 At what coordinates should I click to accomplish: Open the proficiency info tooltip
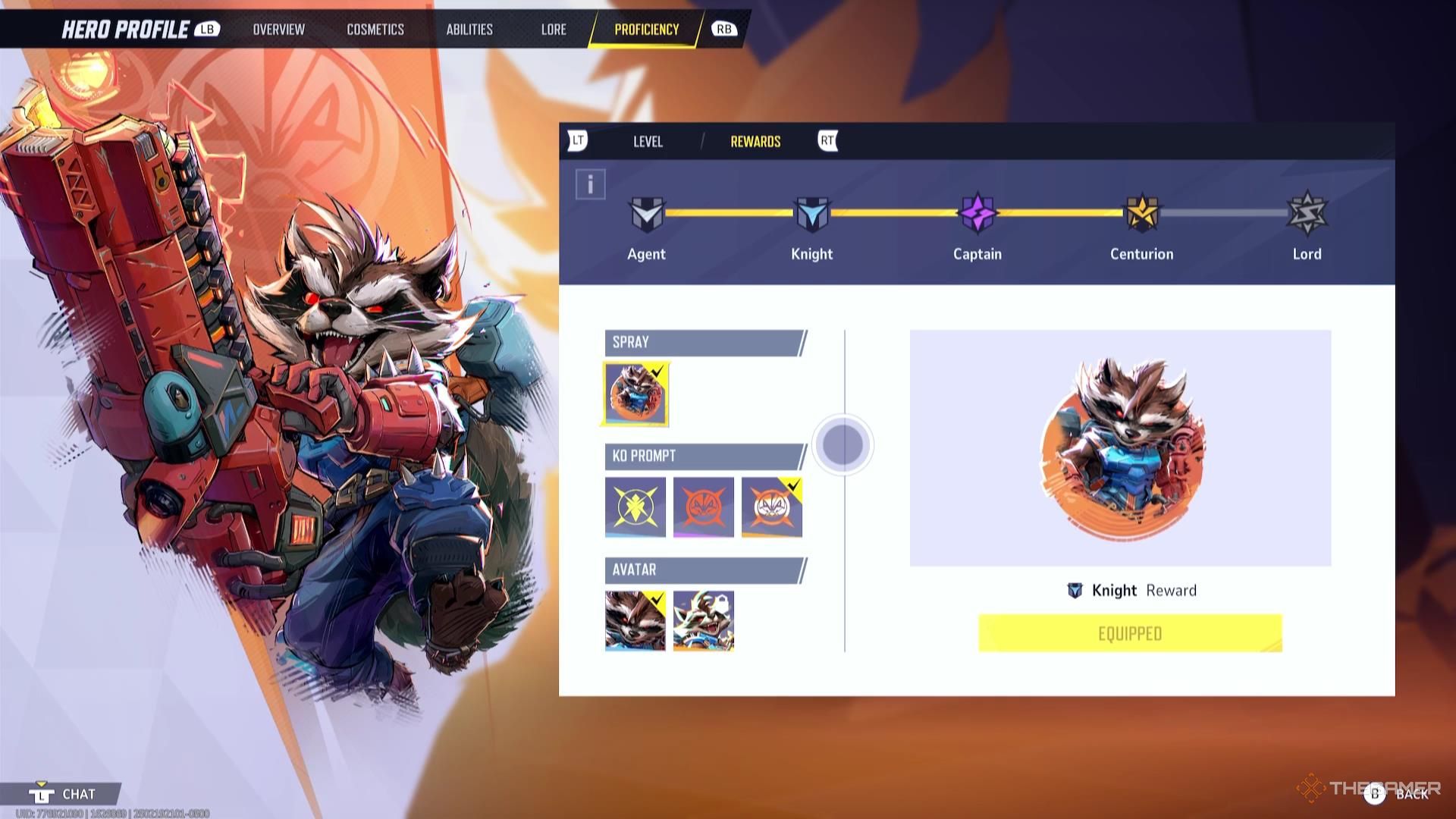point(589,182)
